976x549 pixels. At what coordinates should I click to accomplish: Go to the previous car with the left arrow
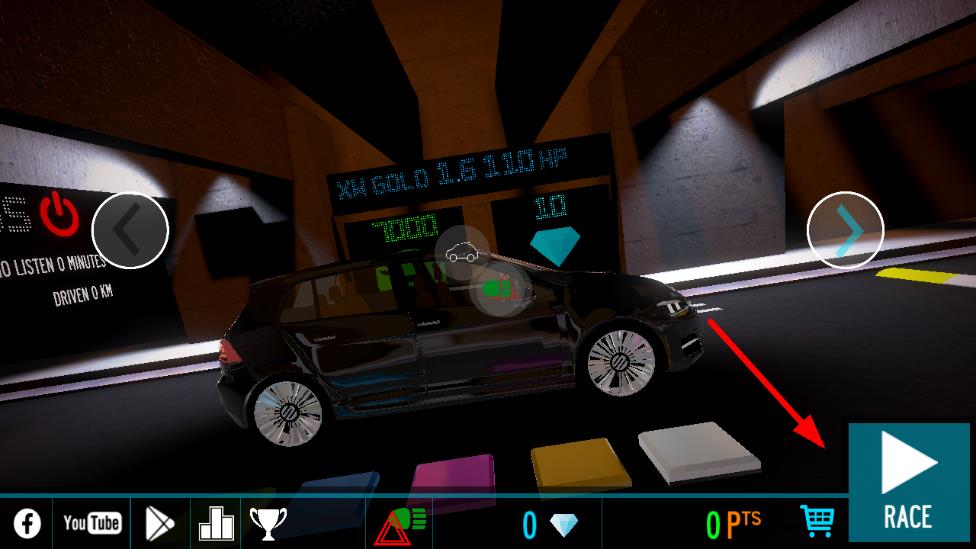click(130, 230)
